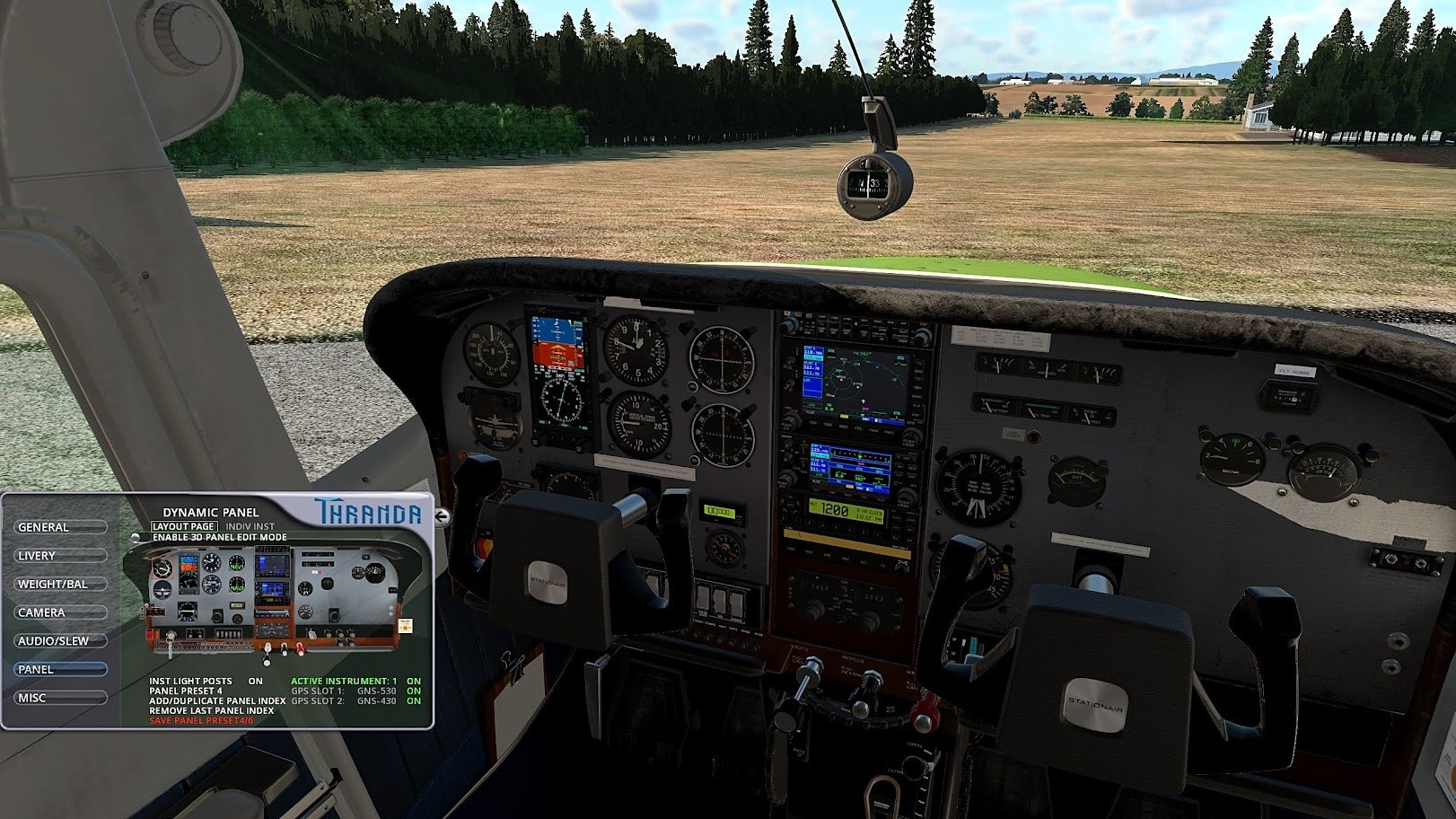Open the Audio/Slew menu page
1456x819 pixels.
61,641
